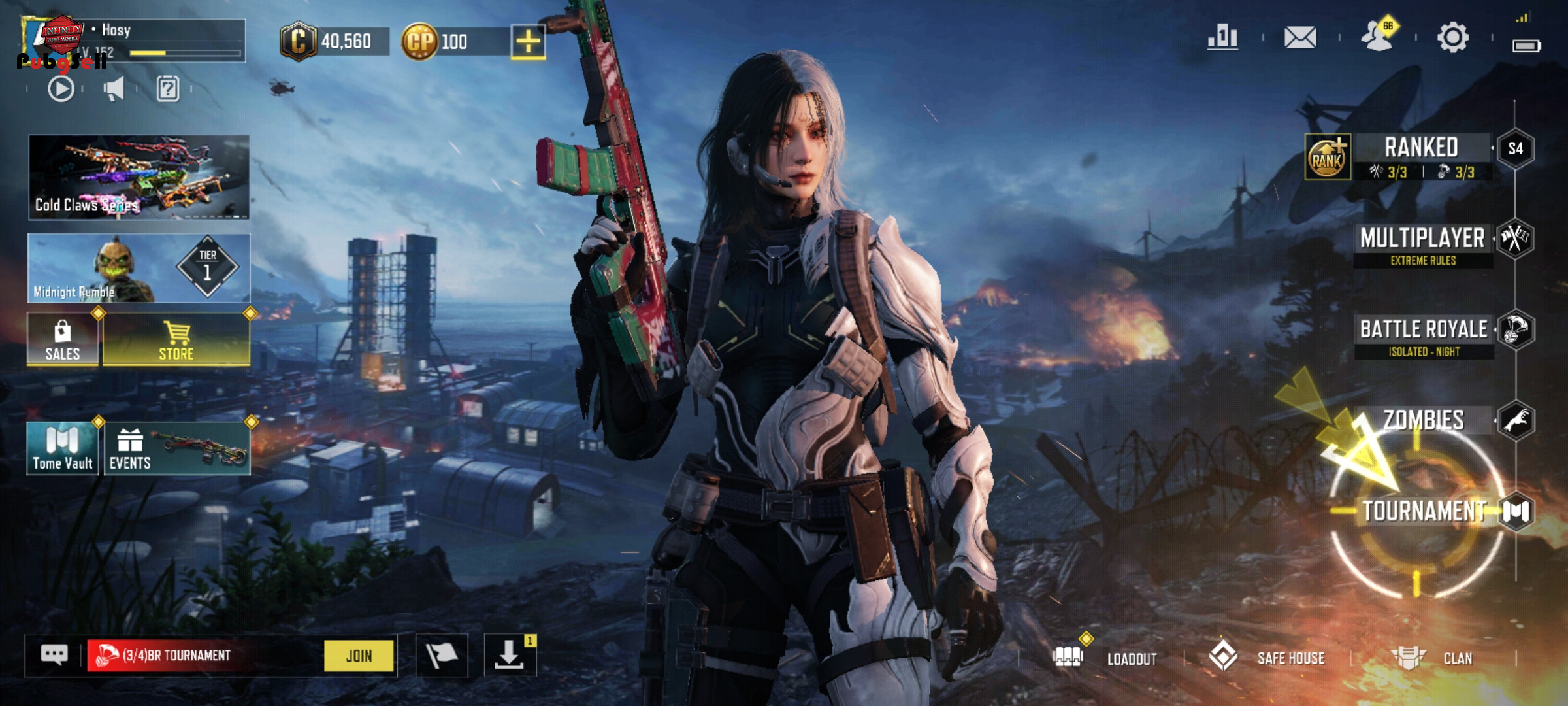Add CP with the plus button

(528, 42)
